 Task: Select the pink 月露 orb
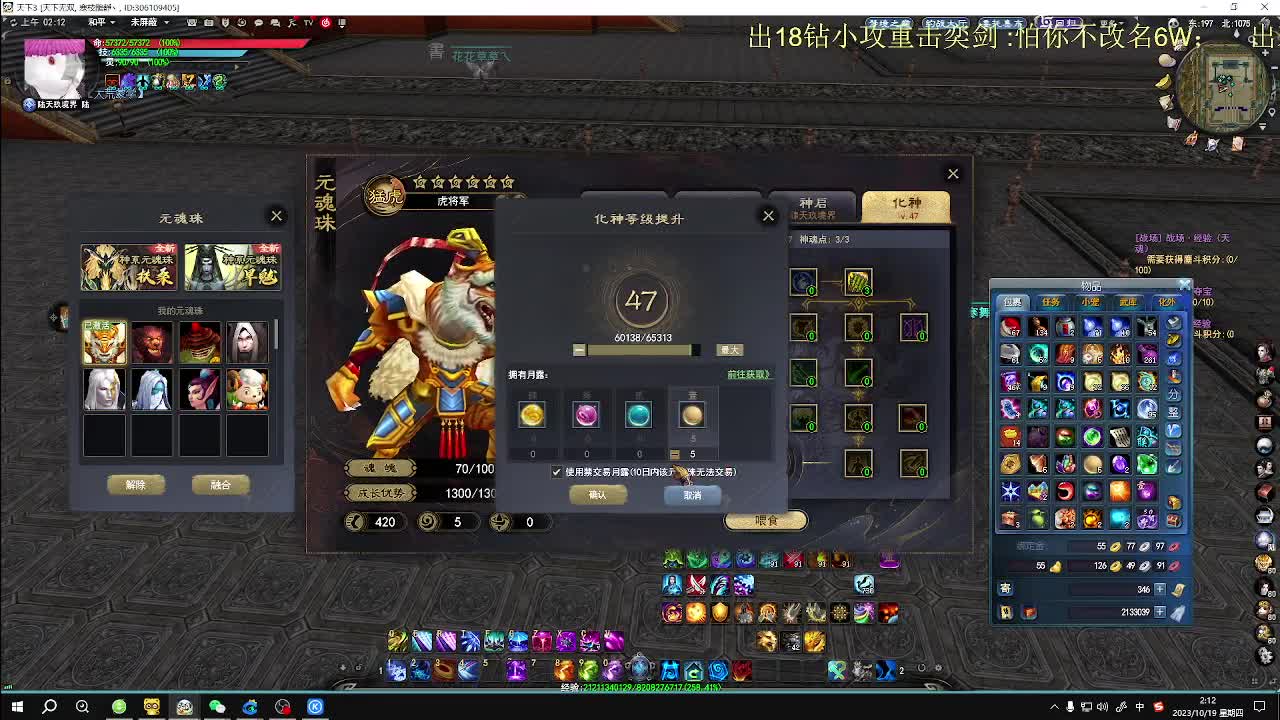pyautogui.click(x=586, y=414)
